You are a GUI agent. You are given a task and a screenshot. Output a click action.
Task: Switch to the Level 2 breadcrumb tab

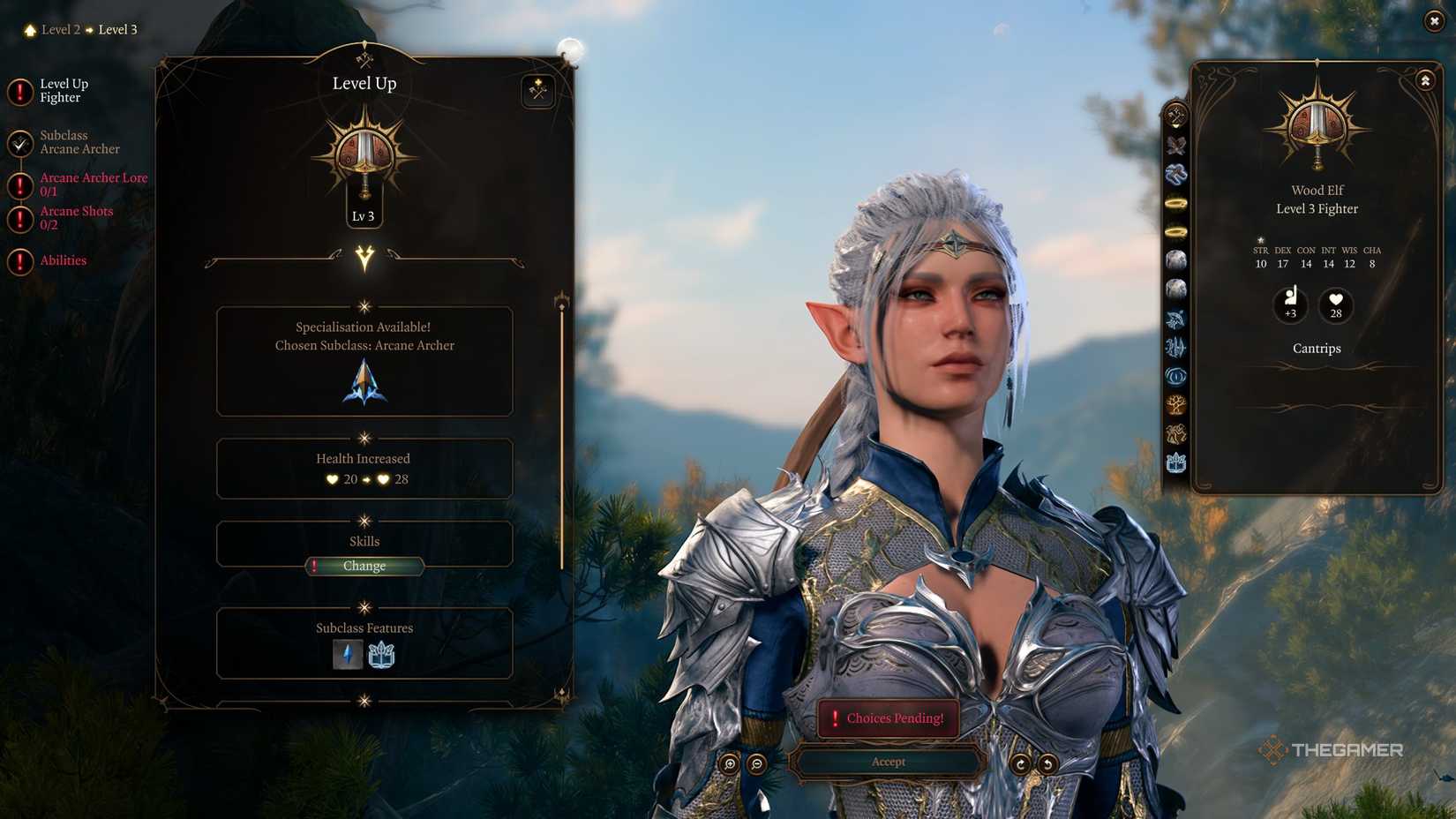(60, 29)
